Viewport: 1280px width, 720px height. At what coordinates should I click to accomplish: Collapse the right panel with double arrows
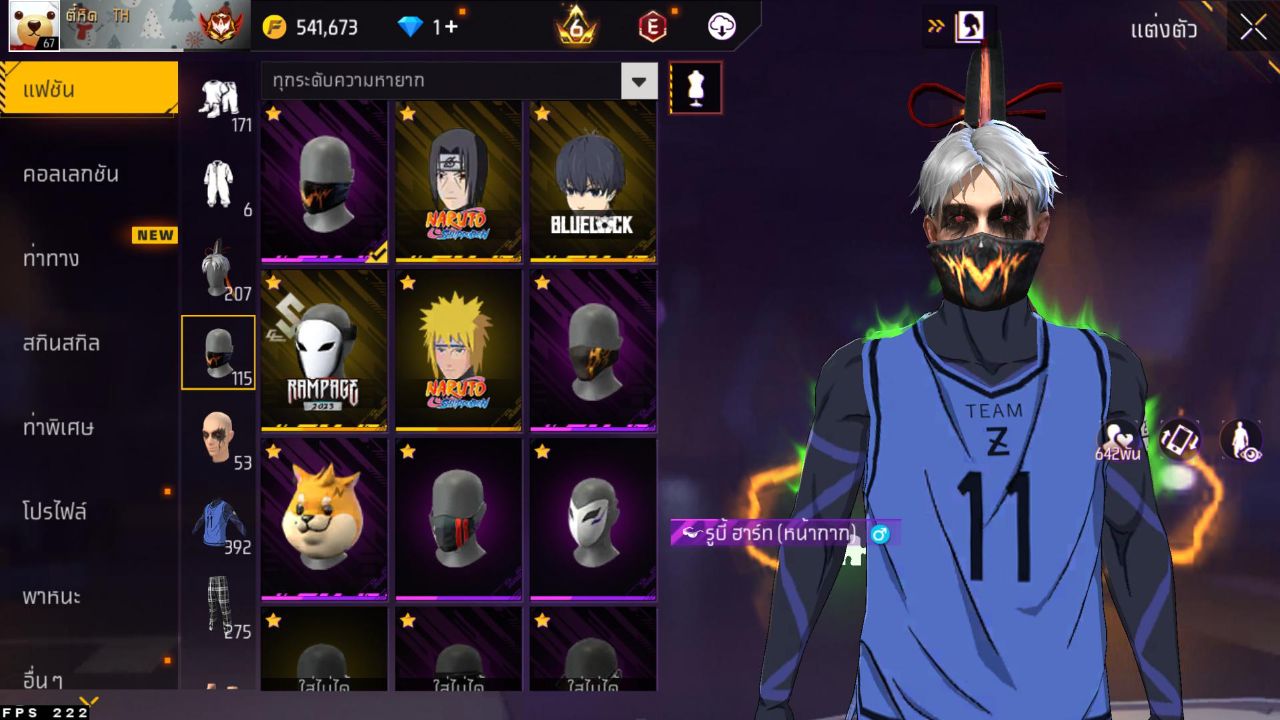(x=938, y=27)
